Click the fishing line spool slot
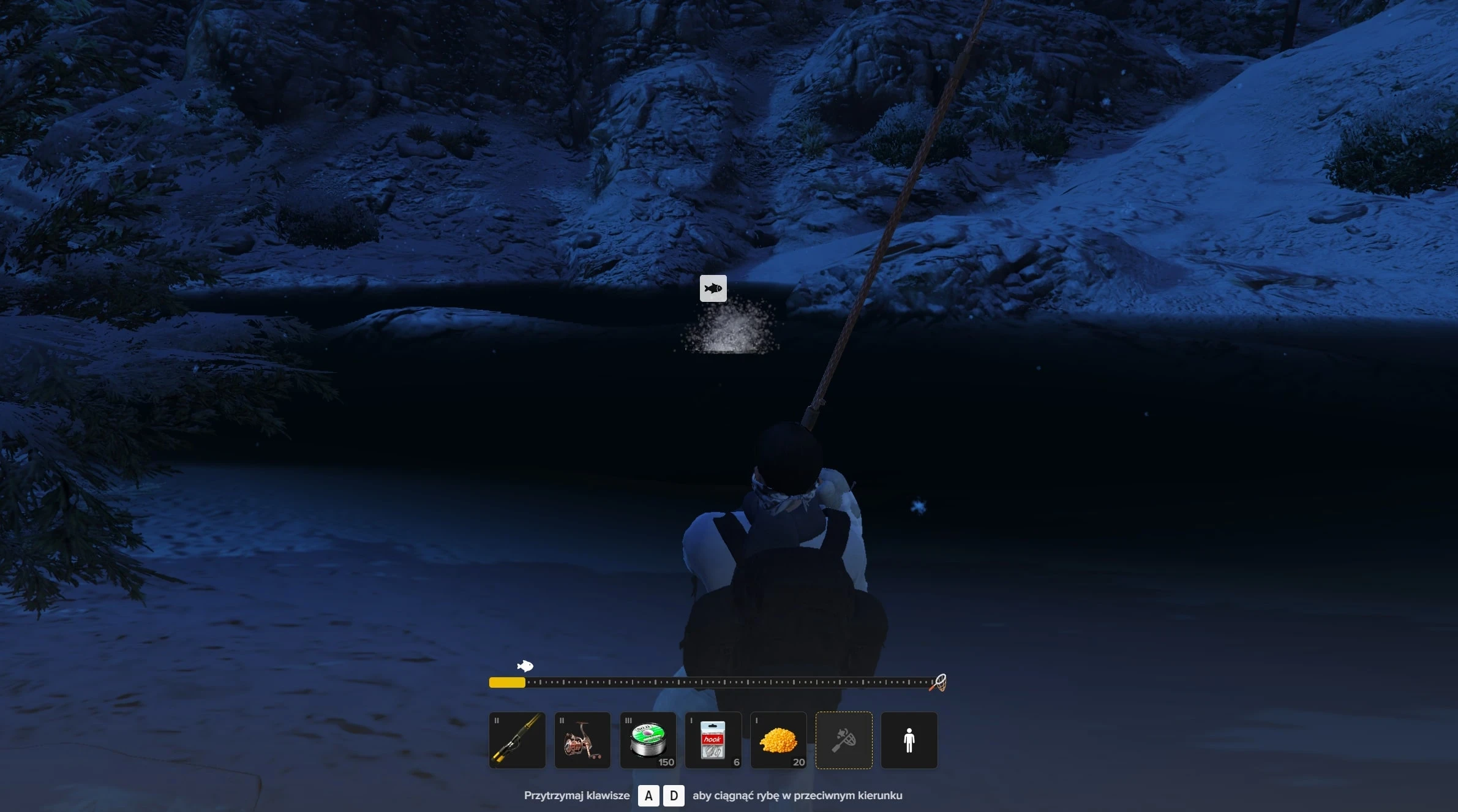This screenshot has width=1458, height=812. point(648,740)
